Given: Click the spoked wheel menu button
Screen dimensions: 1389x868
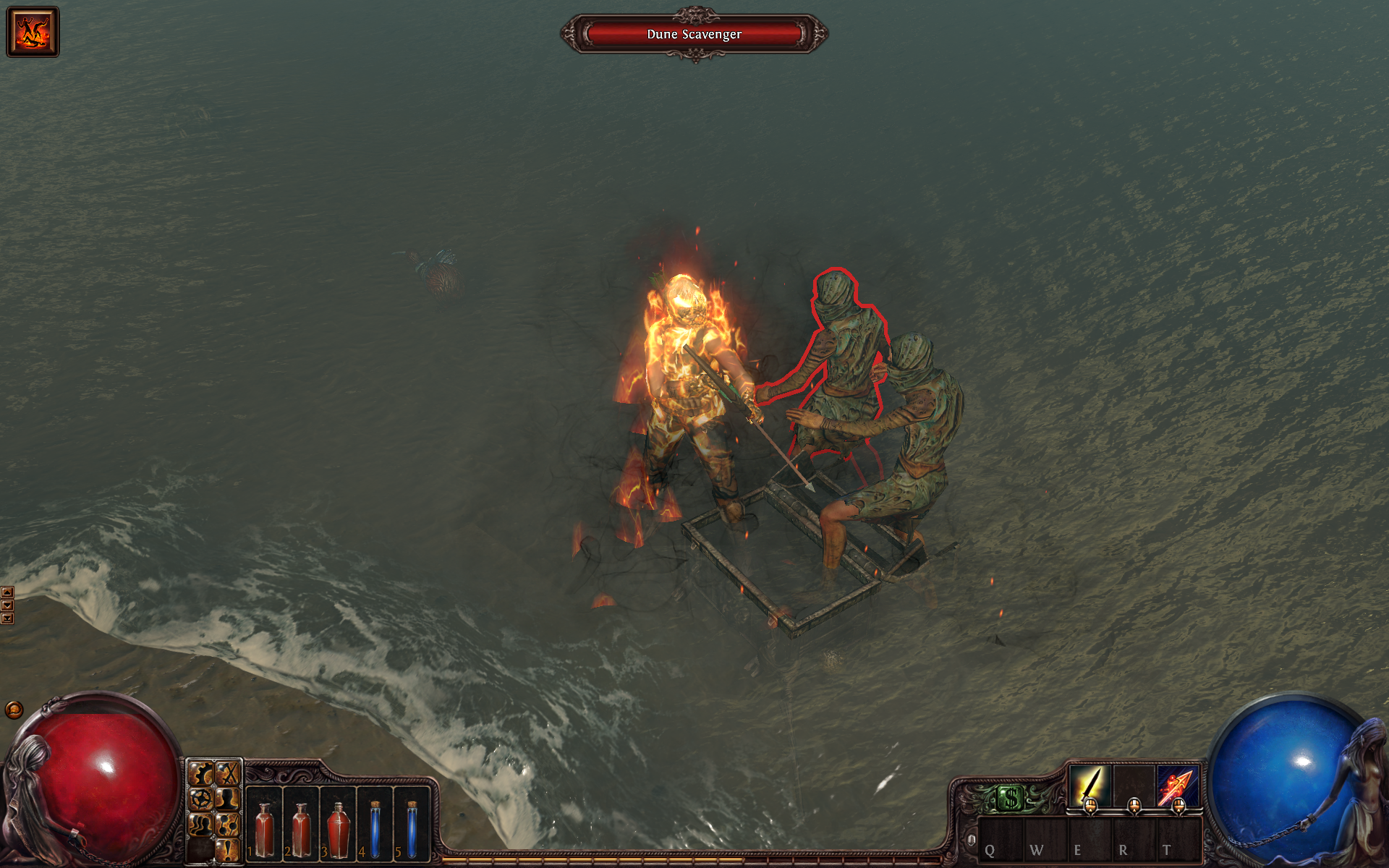Looking at the screenshot, I should click(201, 799).
